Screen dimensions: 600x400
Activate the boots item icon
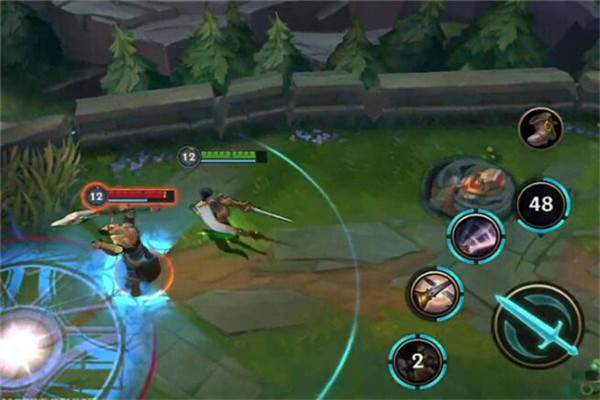tap(540, 127)
